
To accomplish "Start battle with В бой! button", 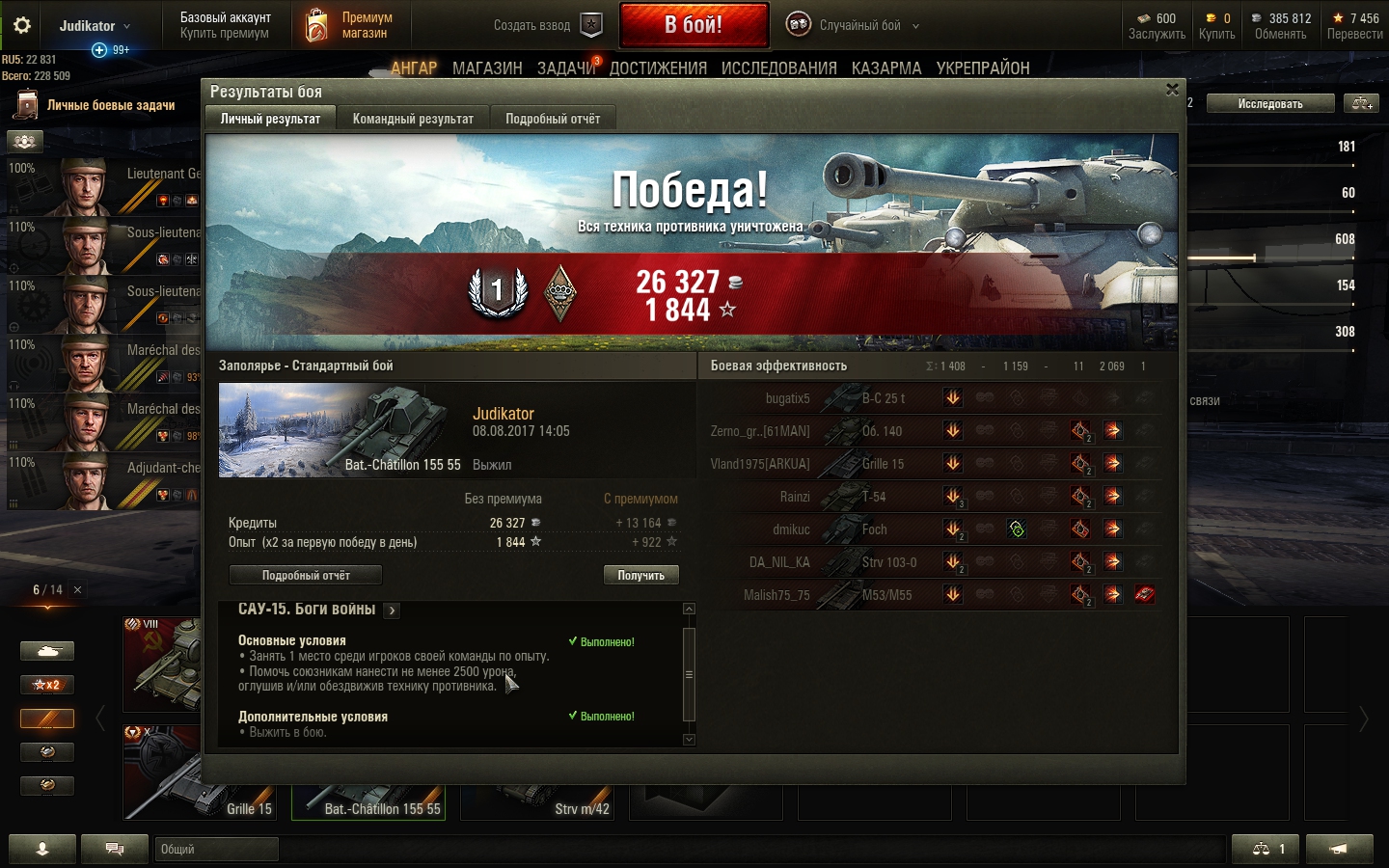I will (694, 25).
